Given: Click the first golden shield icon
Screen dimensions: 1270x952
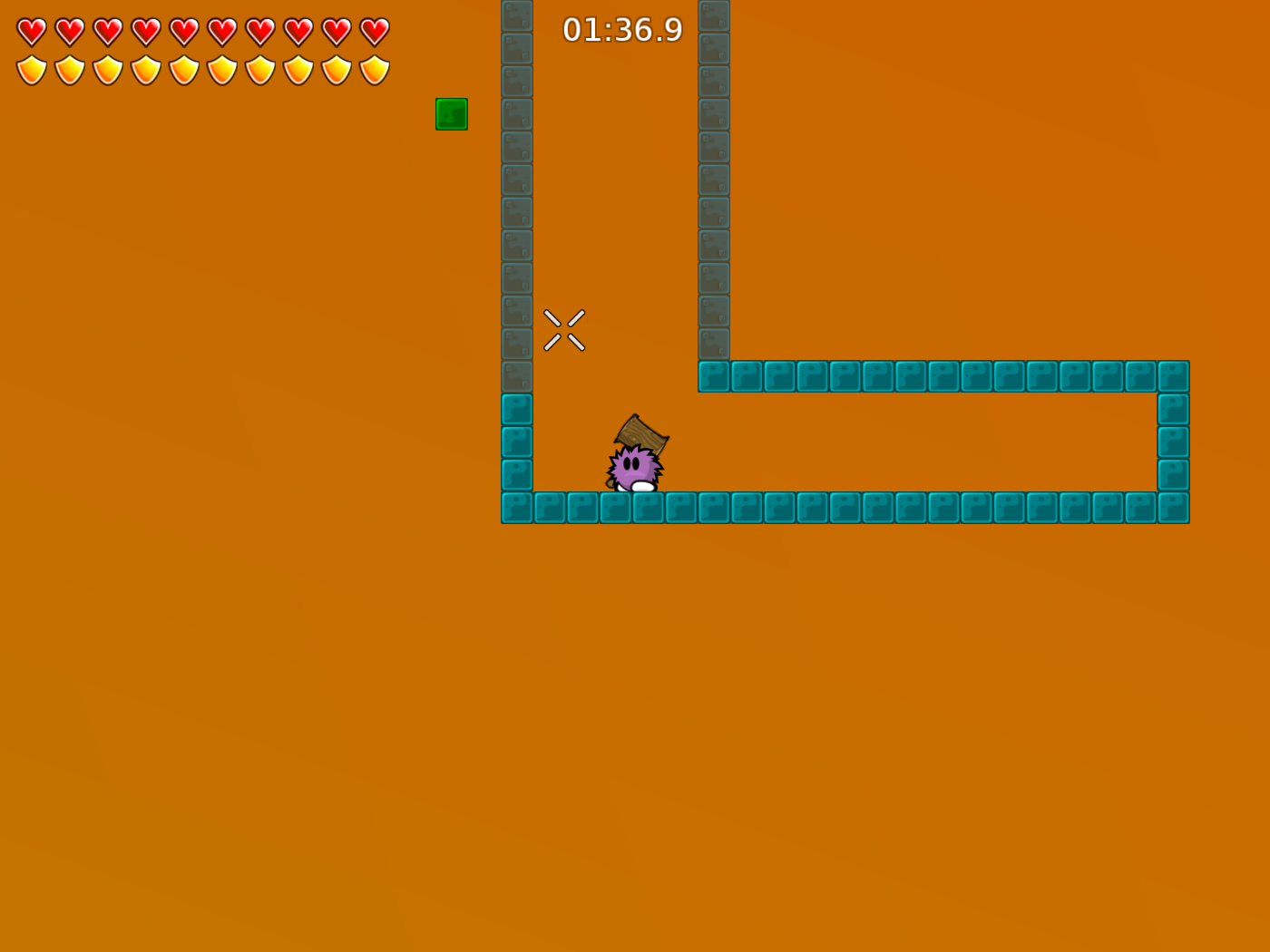Looking at the screenshot, I should [x=30, y=68].
